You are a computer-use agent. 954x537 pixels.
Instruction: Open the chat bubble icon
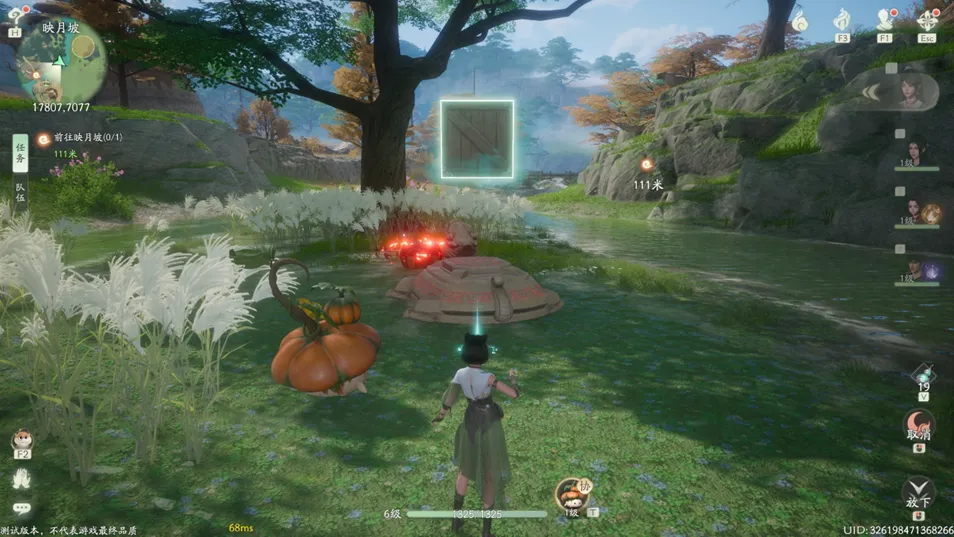21,509
